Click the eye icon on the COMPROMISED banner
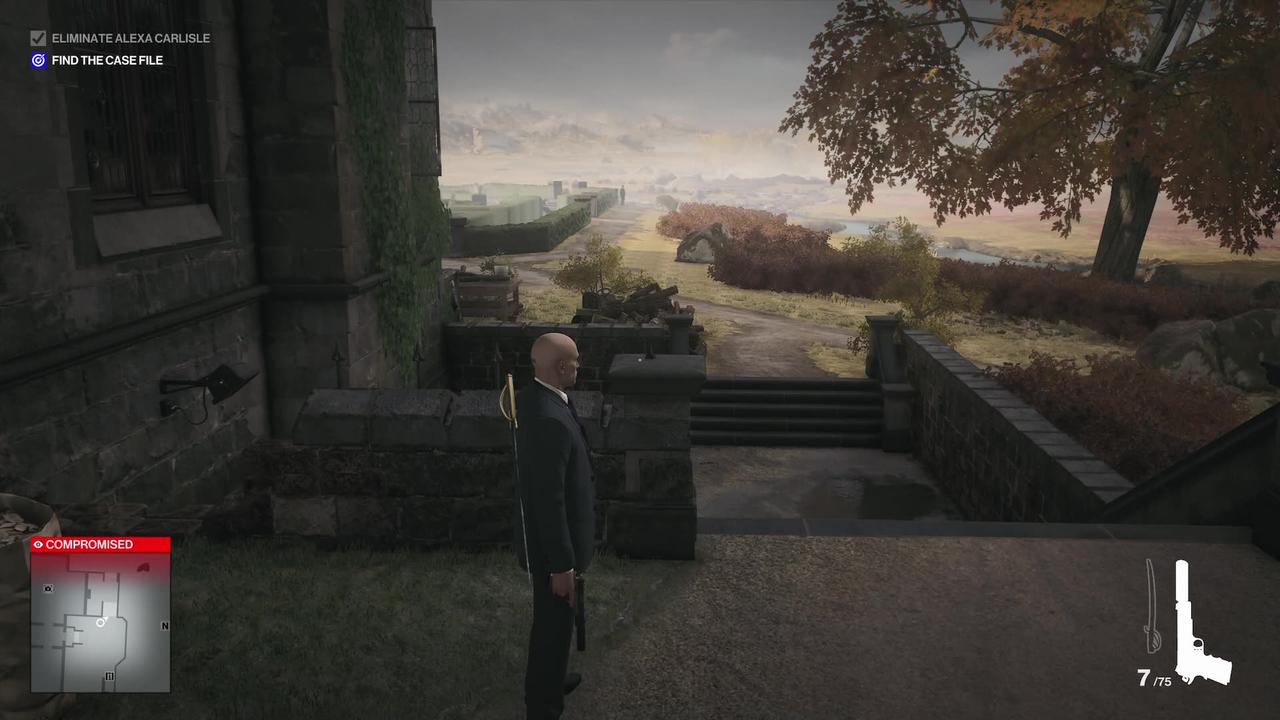This screenshot has width=1280, height=720. tap(38, 545)
